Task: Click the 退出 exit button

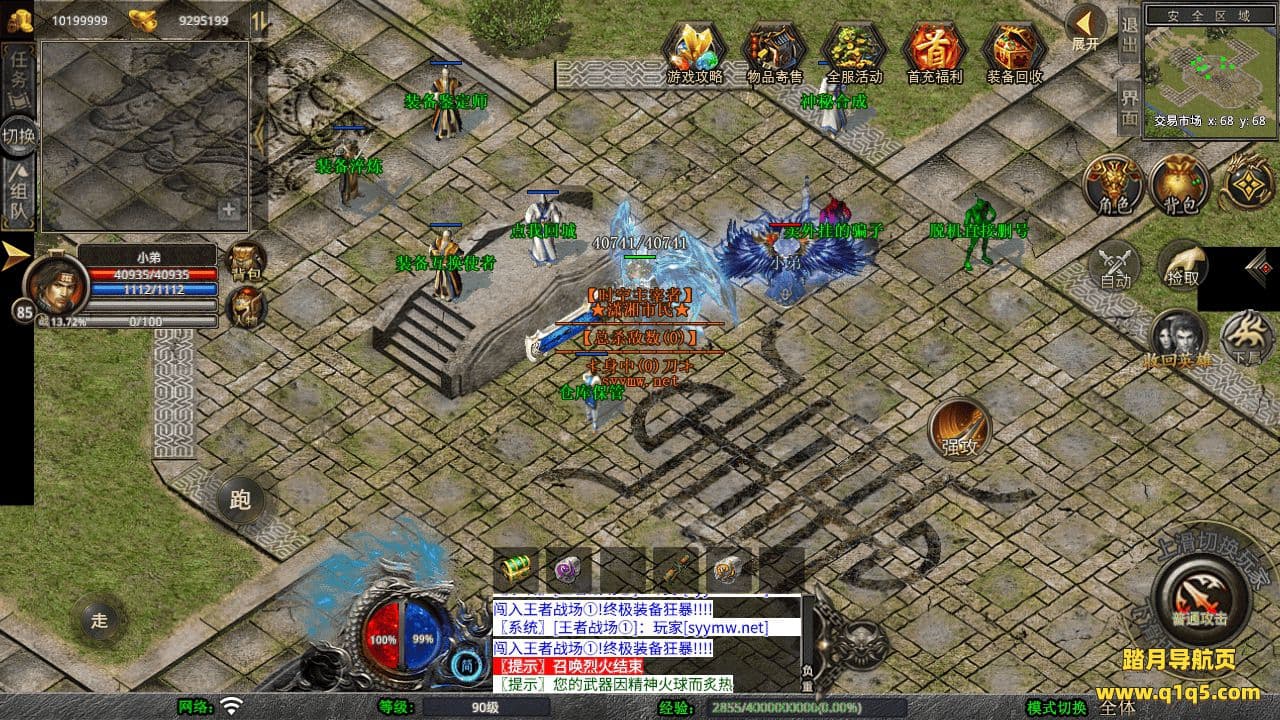Action: [x=1129, y=35]
